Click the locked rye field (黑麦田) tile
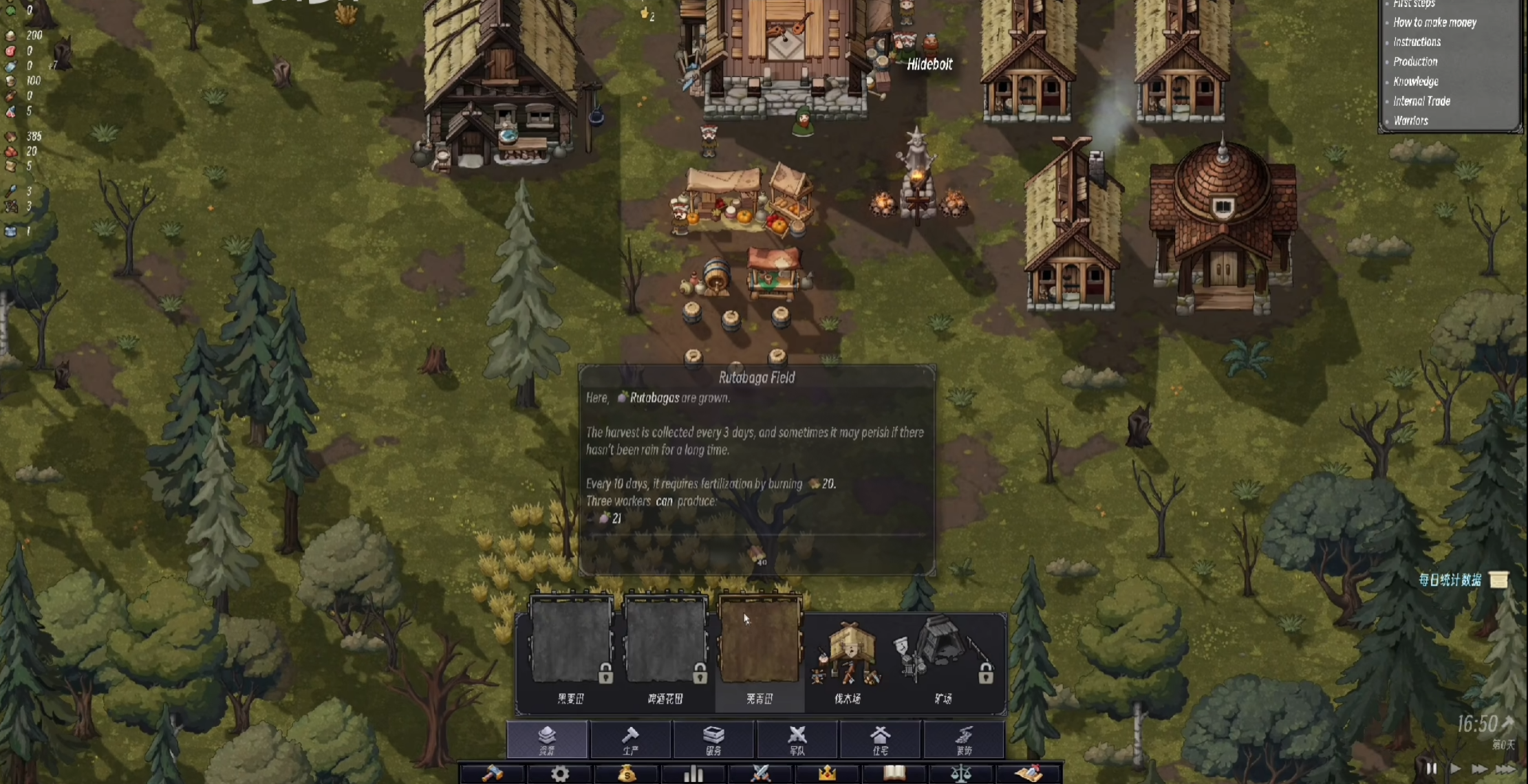 (x=571, y=643)
